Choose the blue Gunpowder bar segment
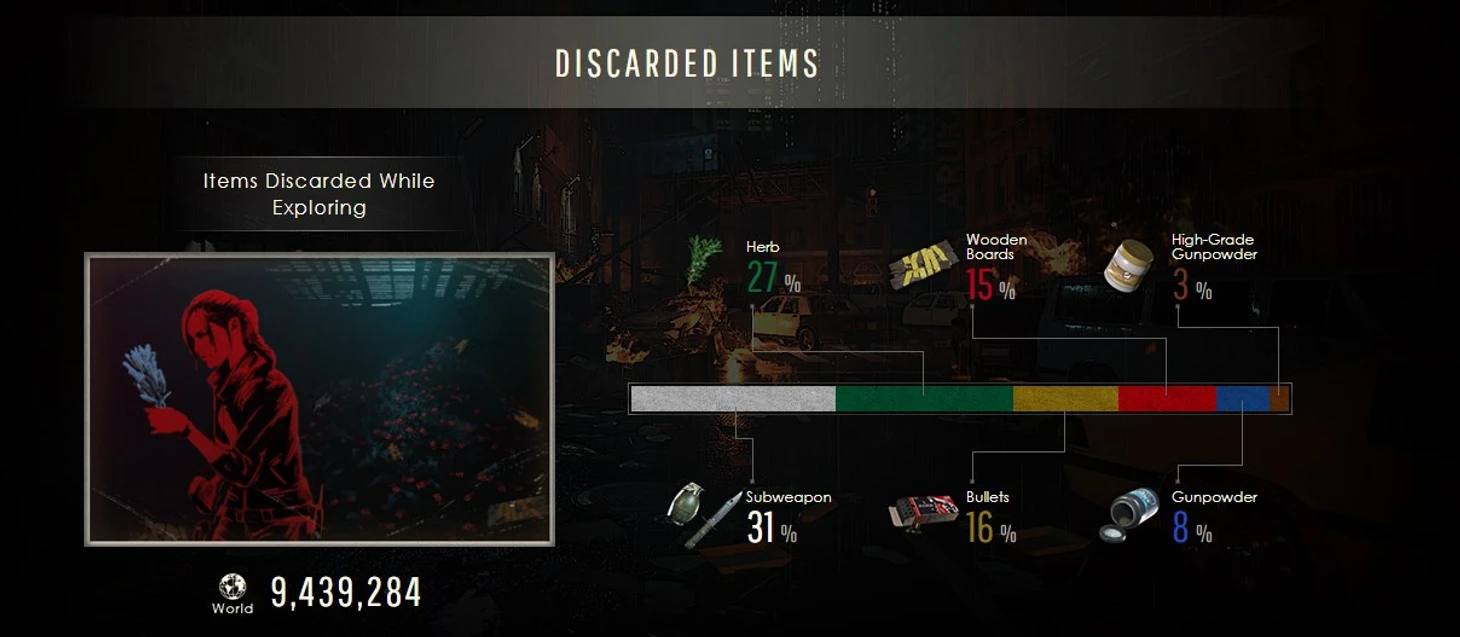The image size is (1460, 637). point(1242,399)
